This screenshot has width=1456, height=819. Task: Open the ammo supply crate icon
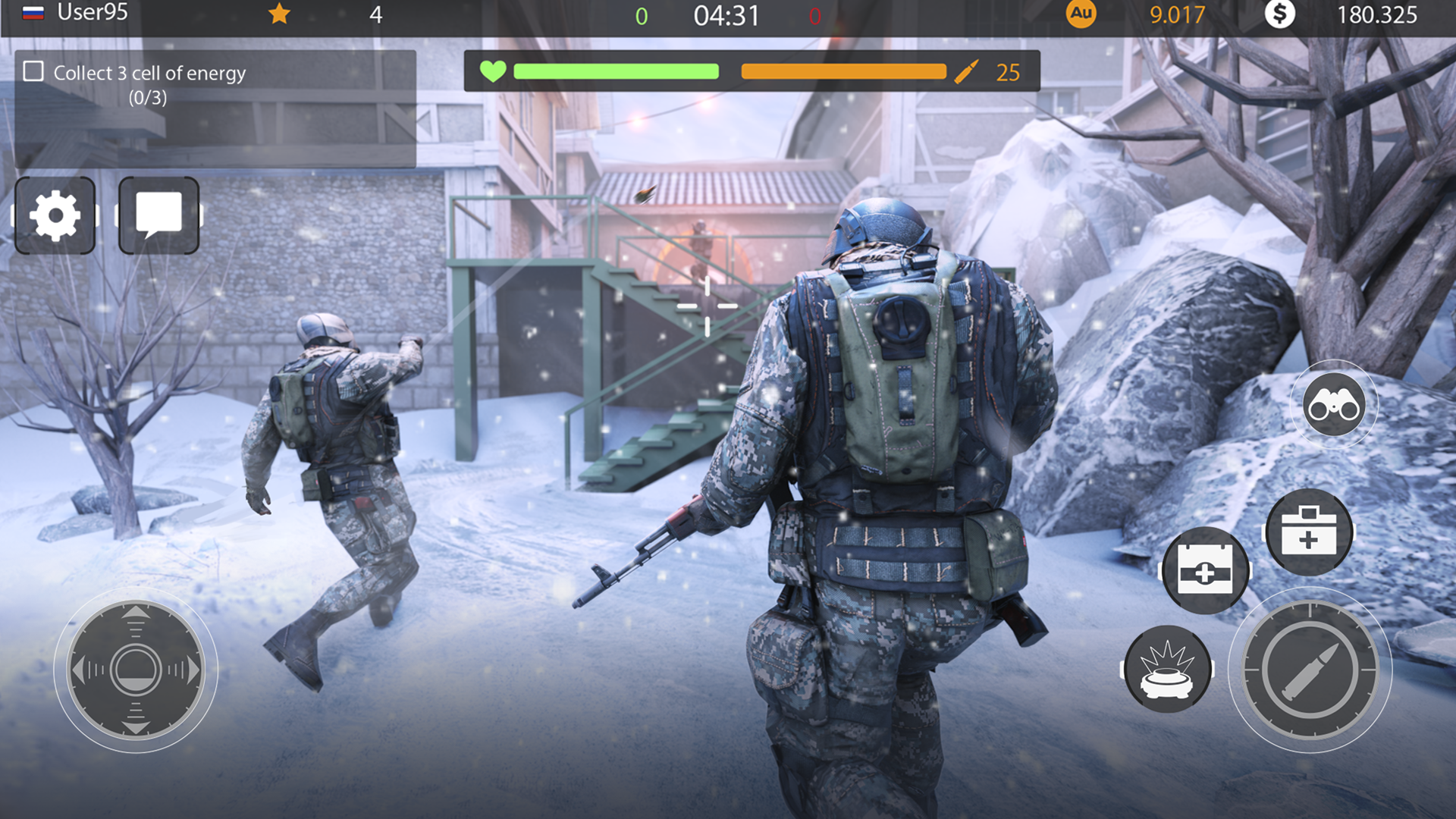click(x=1207, y=570)
